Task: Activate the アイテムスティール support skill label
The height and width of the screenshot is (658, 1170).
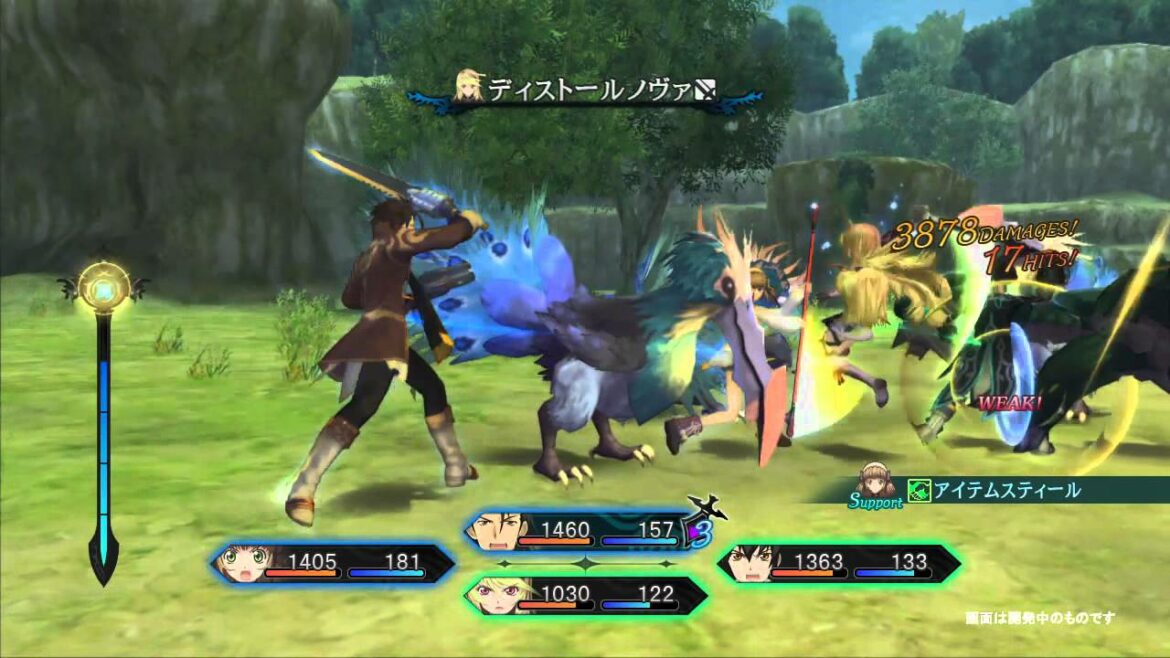Action: (x=1006, y=490)
